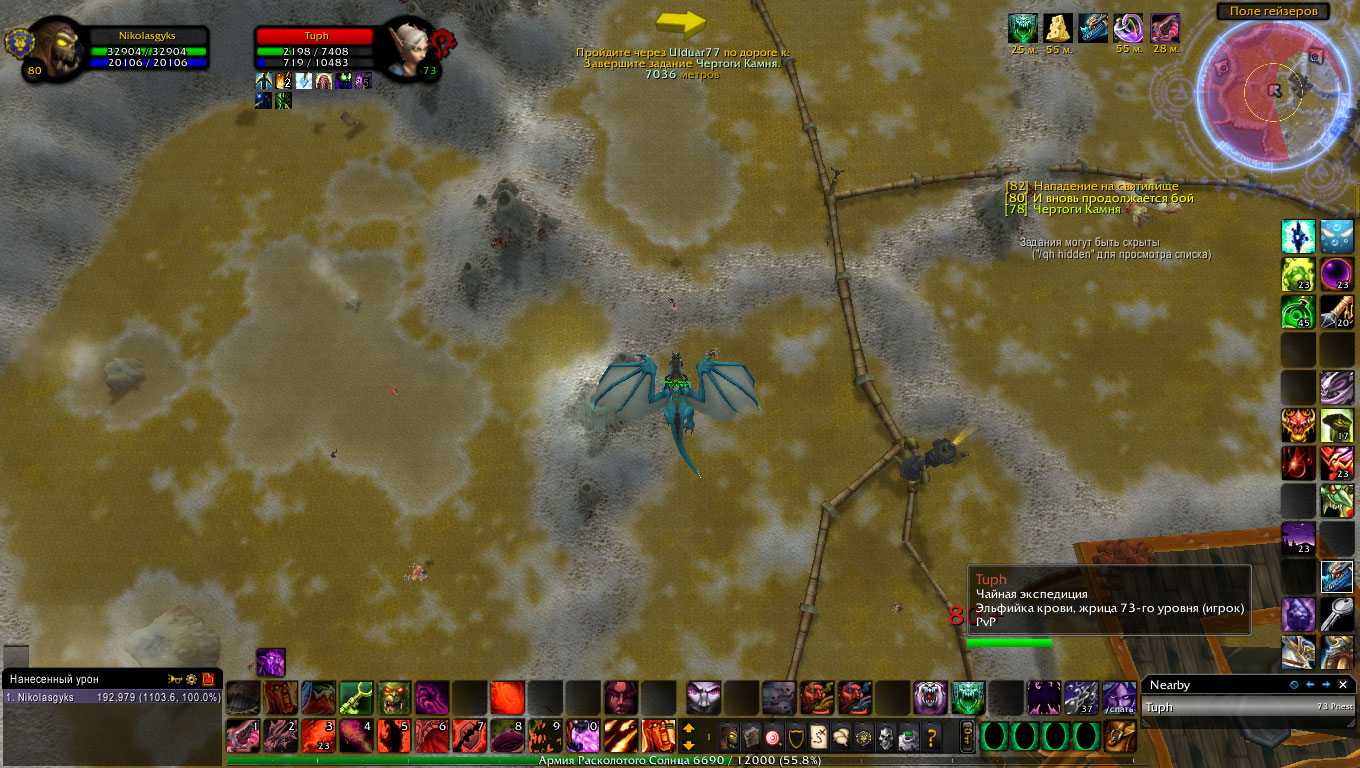
Task: Open the character info micro button
Action: (x=729, y=738)
